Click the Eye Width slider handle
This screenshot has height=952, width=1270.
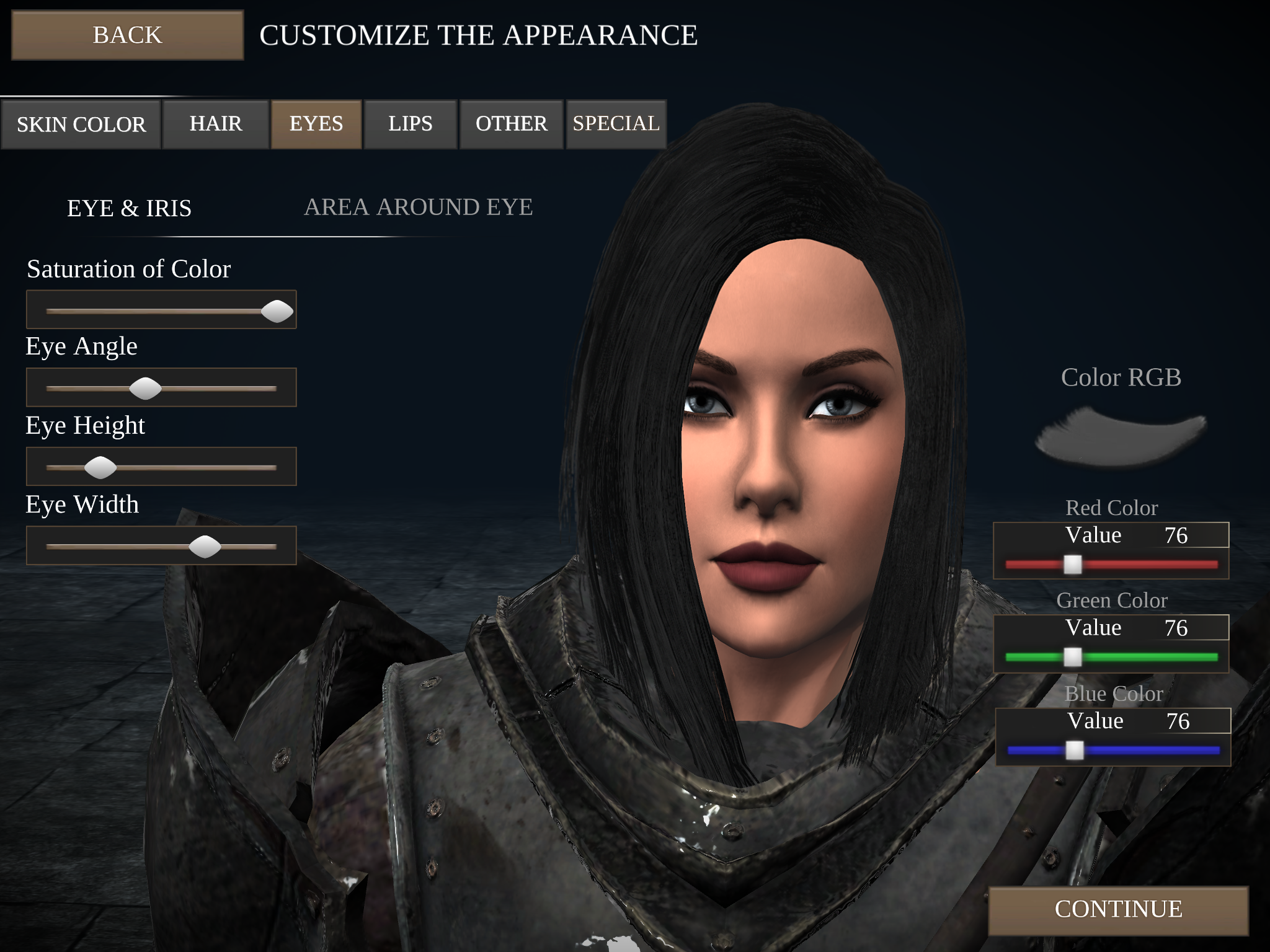[x=205, y=546]
